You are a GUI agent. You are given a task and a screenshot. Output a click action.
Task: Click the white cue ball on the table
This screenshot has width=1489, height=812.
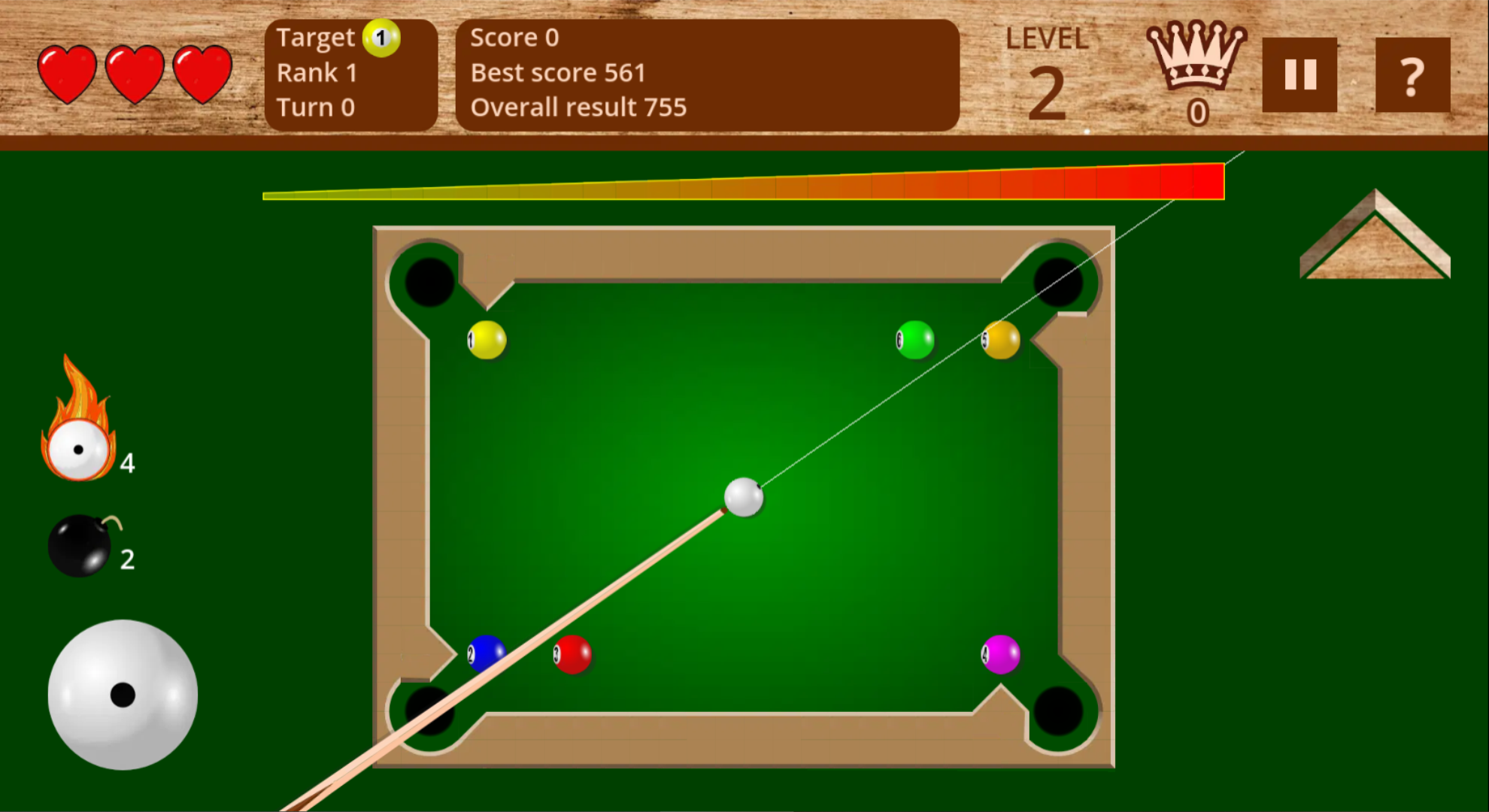click(x=743, y=498)
